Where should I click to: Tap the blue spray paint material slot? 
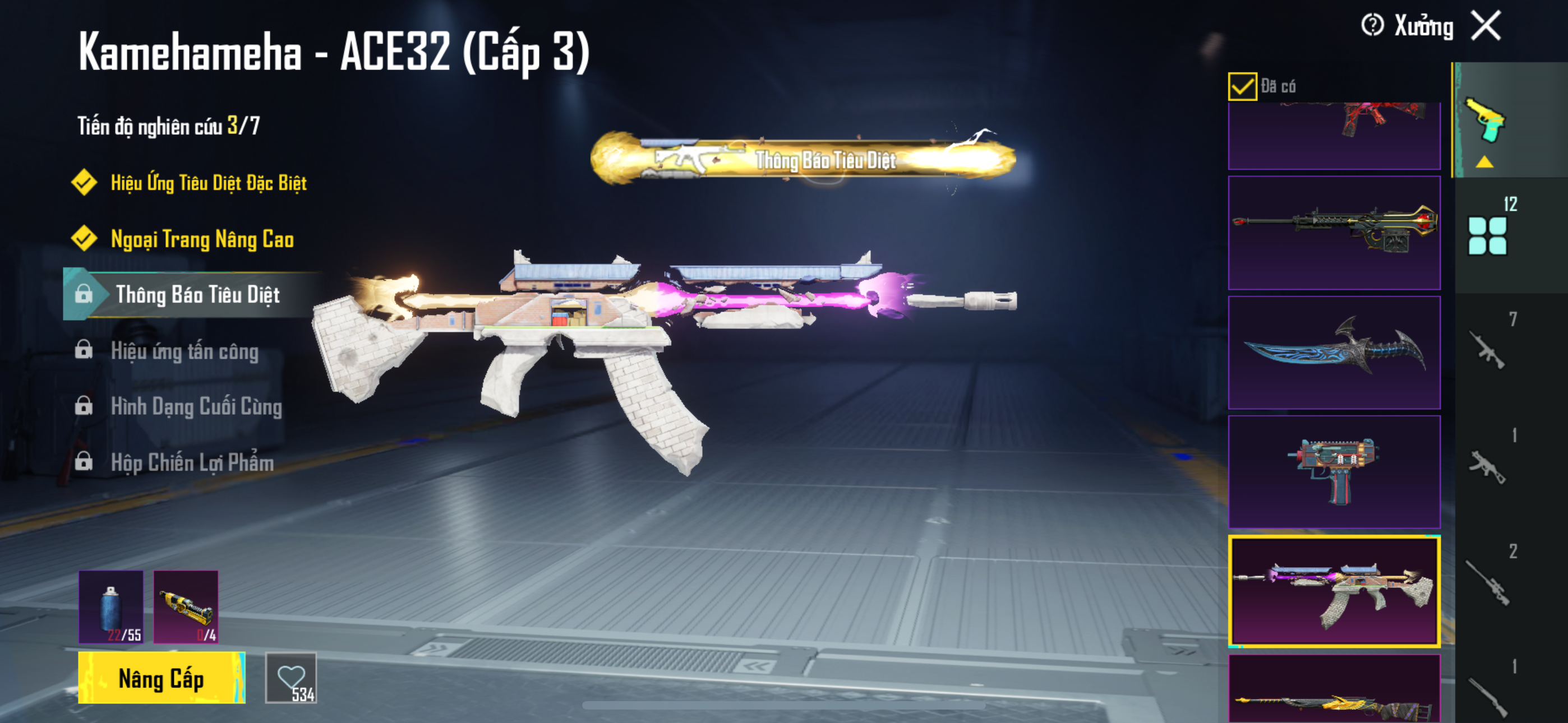tap(111, 606)
